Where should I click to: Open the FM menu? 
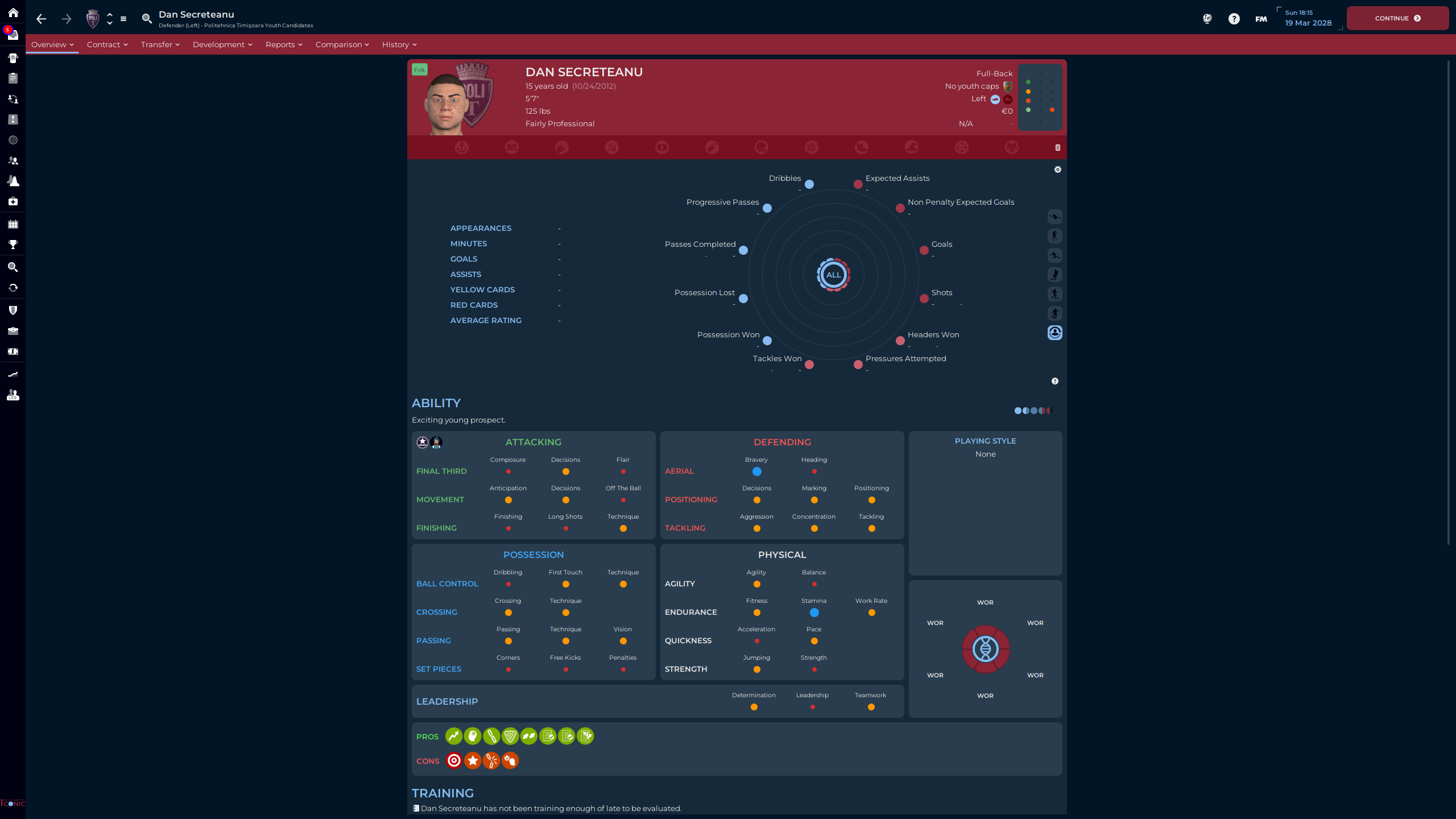pyautogui.click(x=1261, y=19)
